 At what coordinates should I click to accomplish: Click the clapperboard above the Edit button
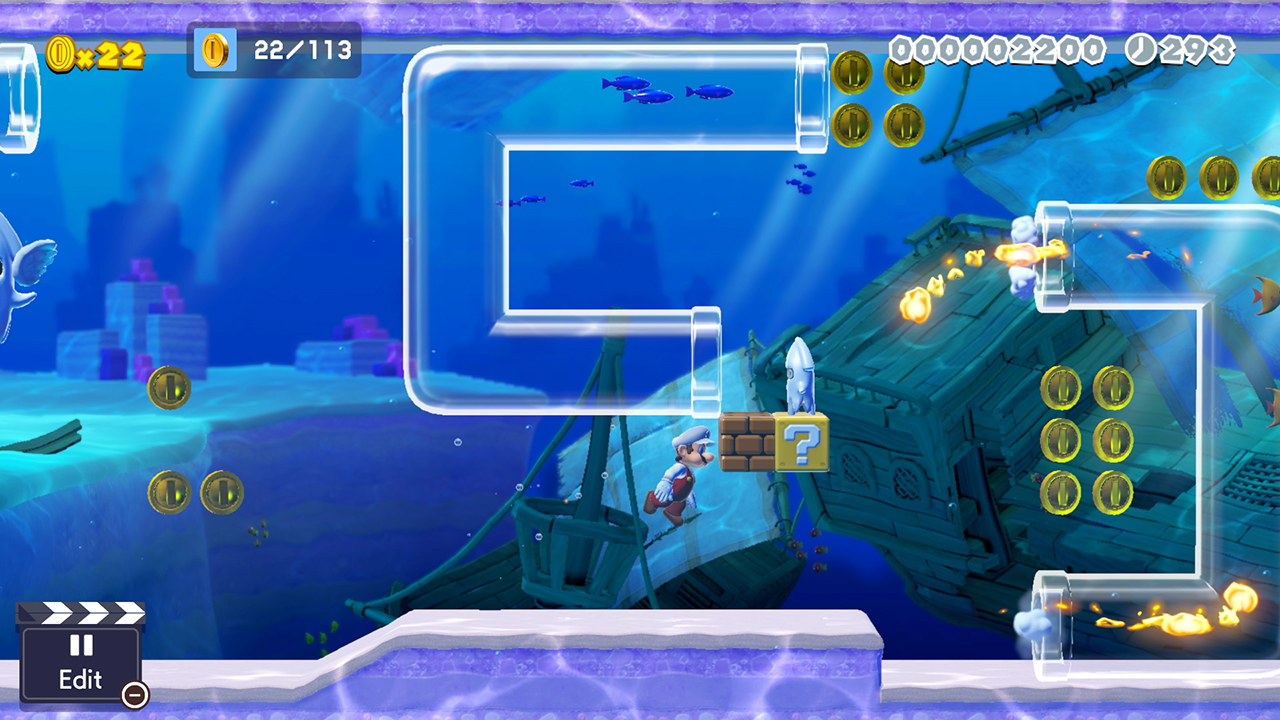(80, 614)
